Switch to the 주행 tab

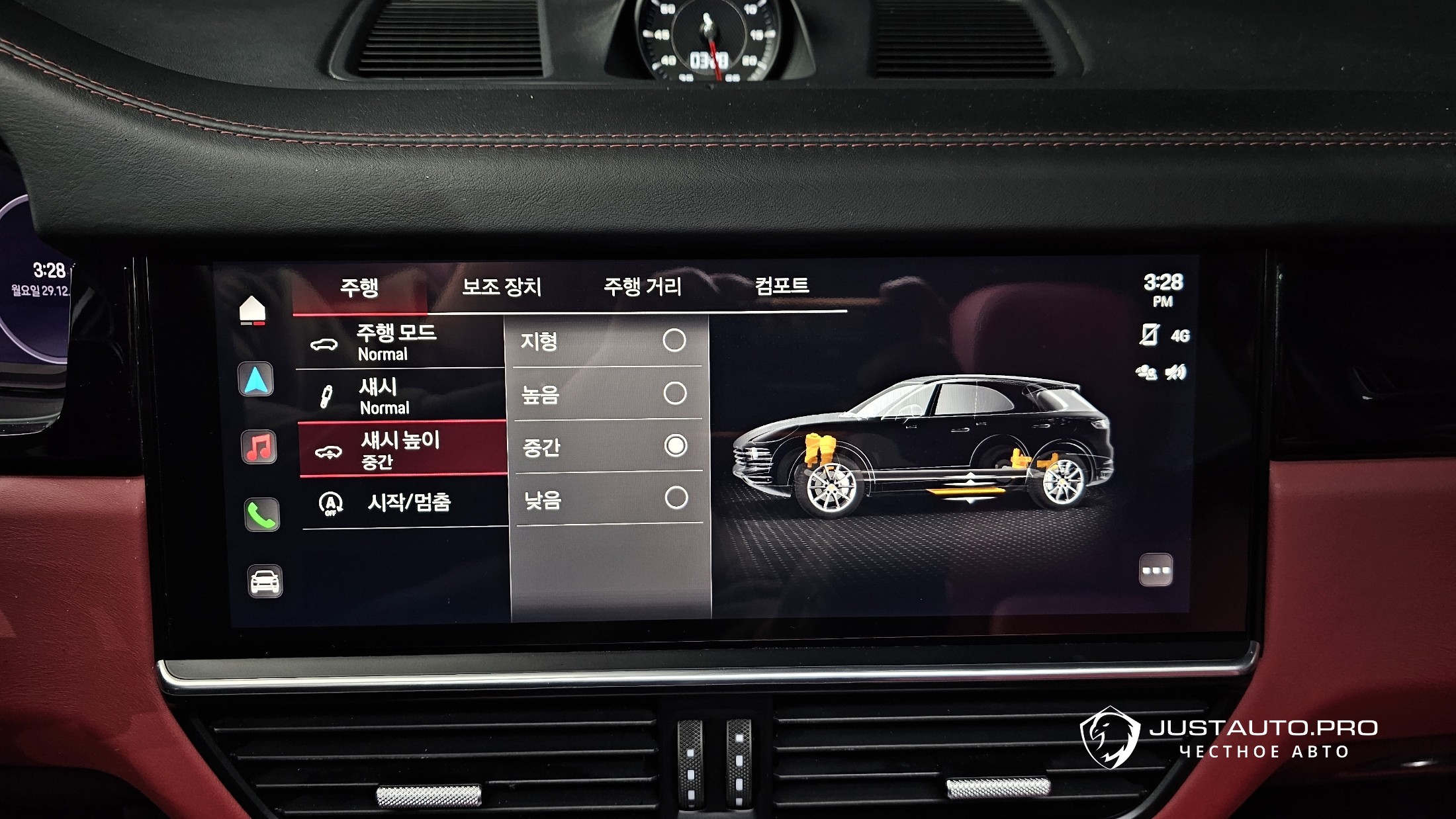pyautogui.click(x=359, y=288)
